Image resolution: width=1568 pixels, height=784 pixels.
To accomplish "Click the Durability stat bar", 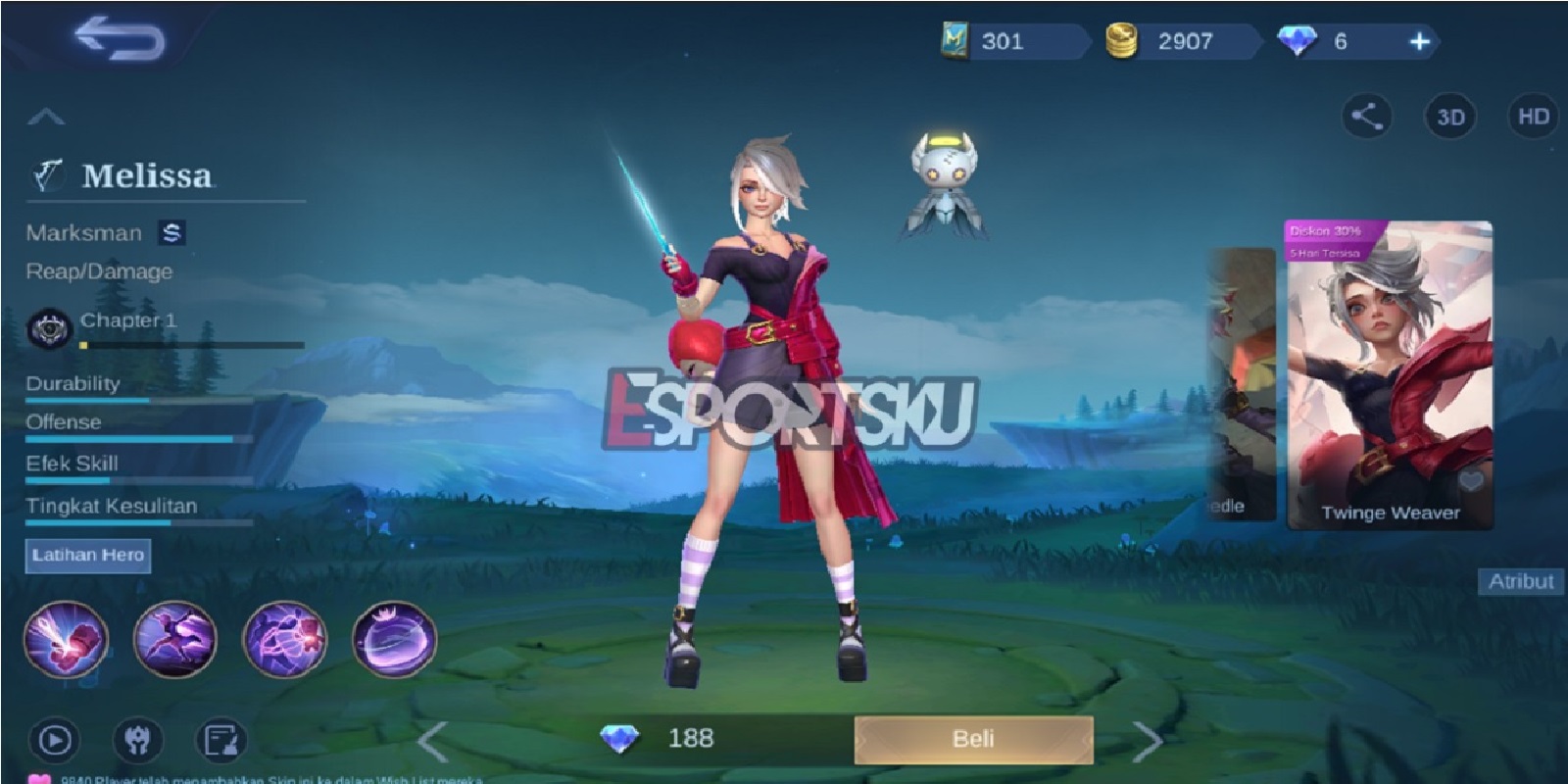I will [137, 401].
